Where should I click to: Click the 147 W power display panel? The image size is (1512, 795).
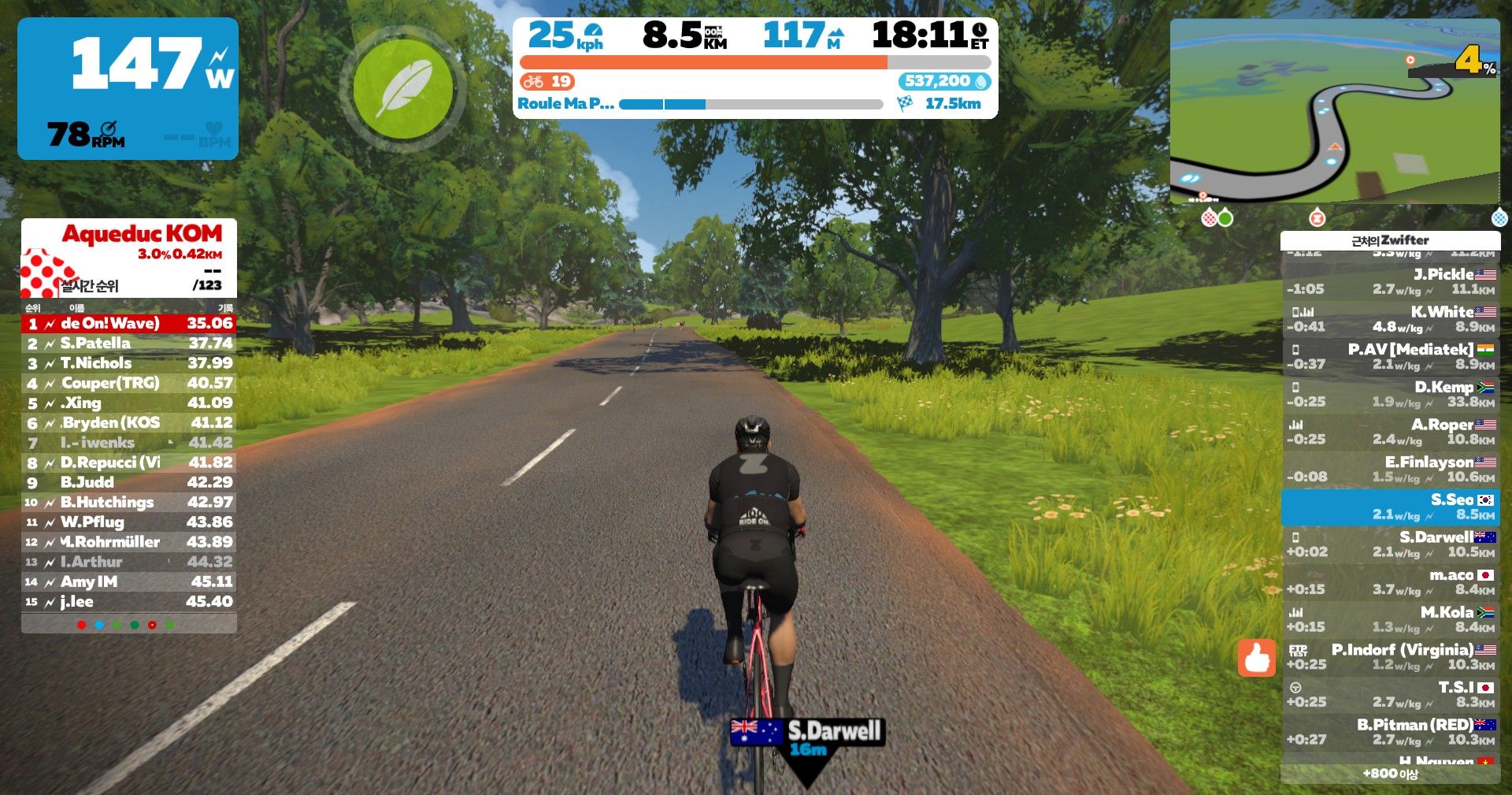pos(128,88)
